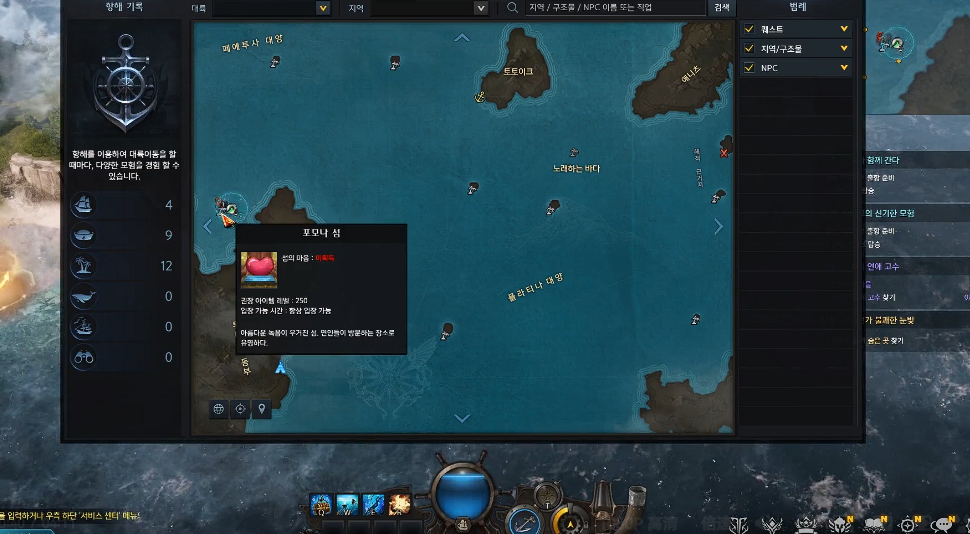Pan the map right with the side arrow

click(718, 227)
